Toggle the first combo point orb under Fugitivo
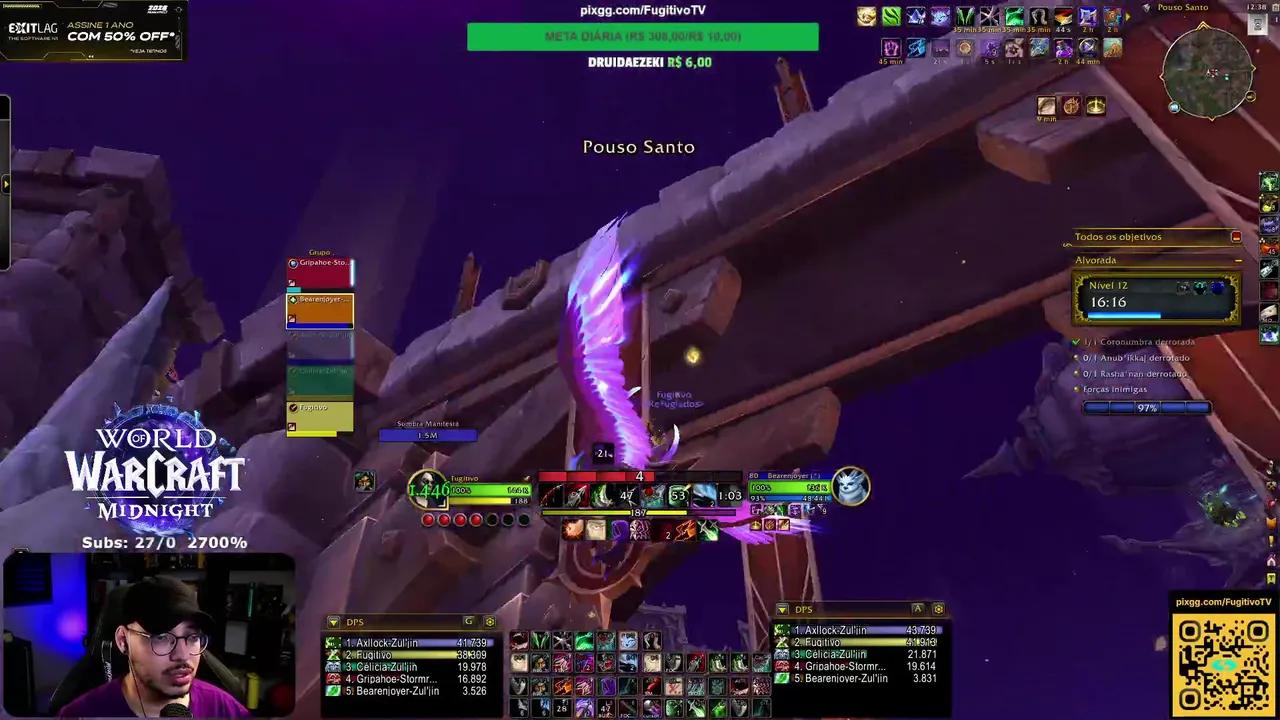This screenshot has height=720, width=1280. 429,519
